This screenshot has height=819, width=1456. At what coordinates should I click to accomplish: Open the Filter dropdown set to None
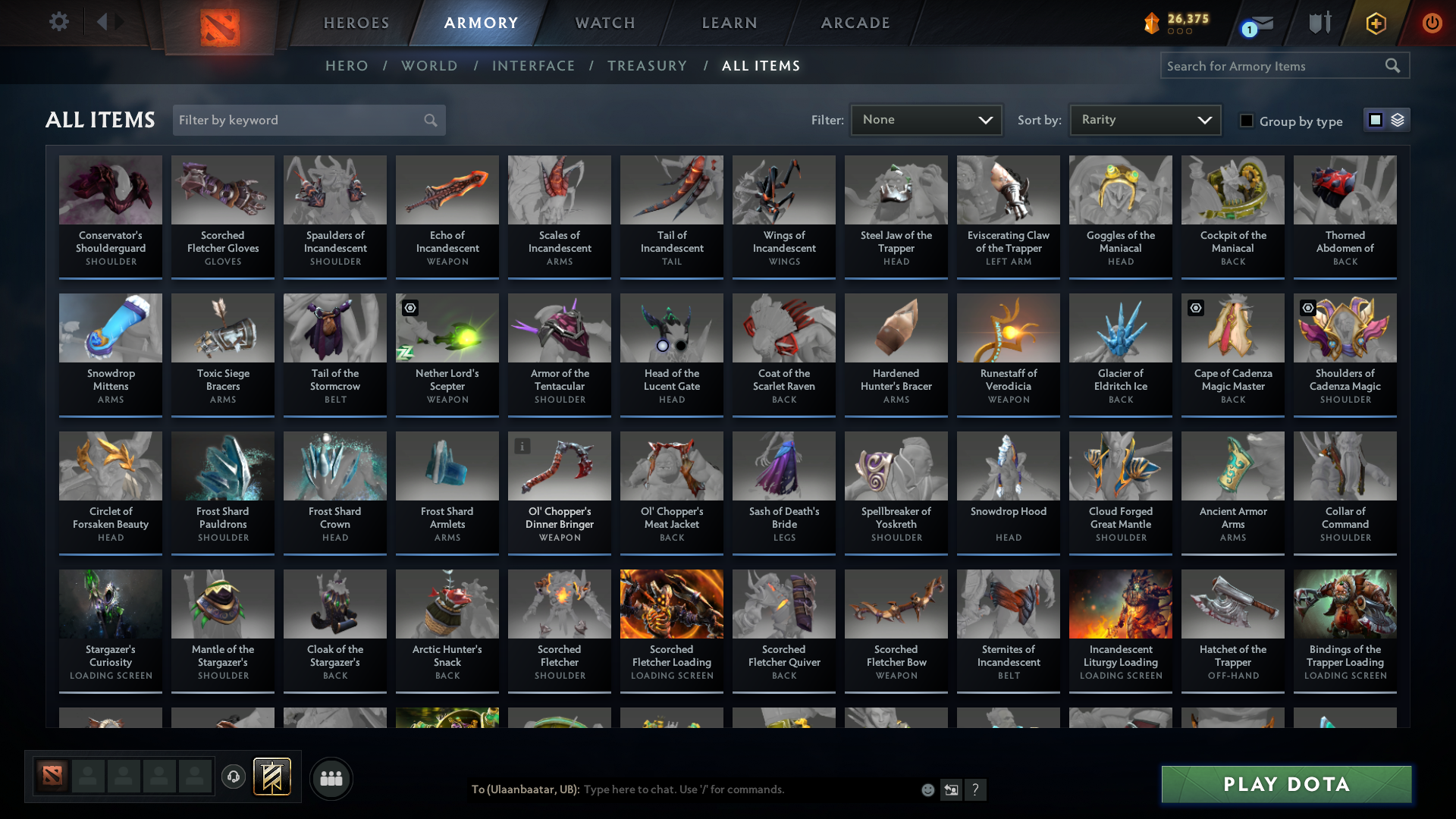click(925, 120)
